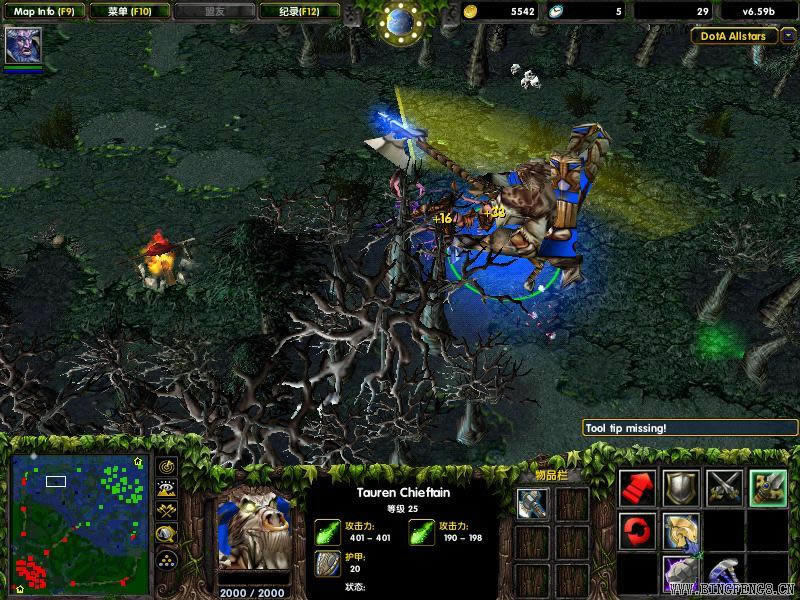Select the hero portrait icon at top-left
Screen dimensions: 800x600
(x=22, y=46)
